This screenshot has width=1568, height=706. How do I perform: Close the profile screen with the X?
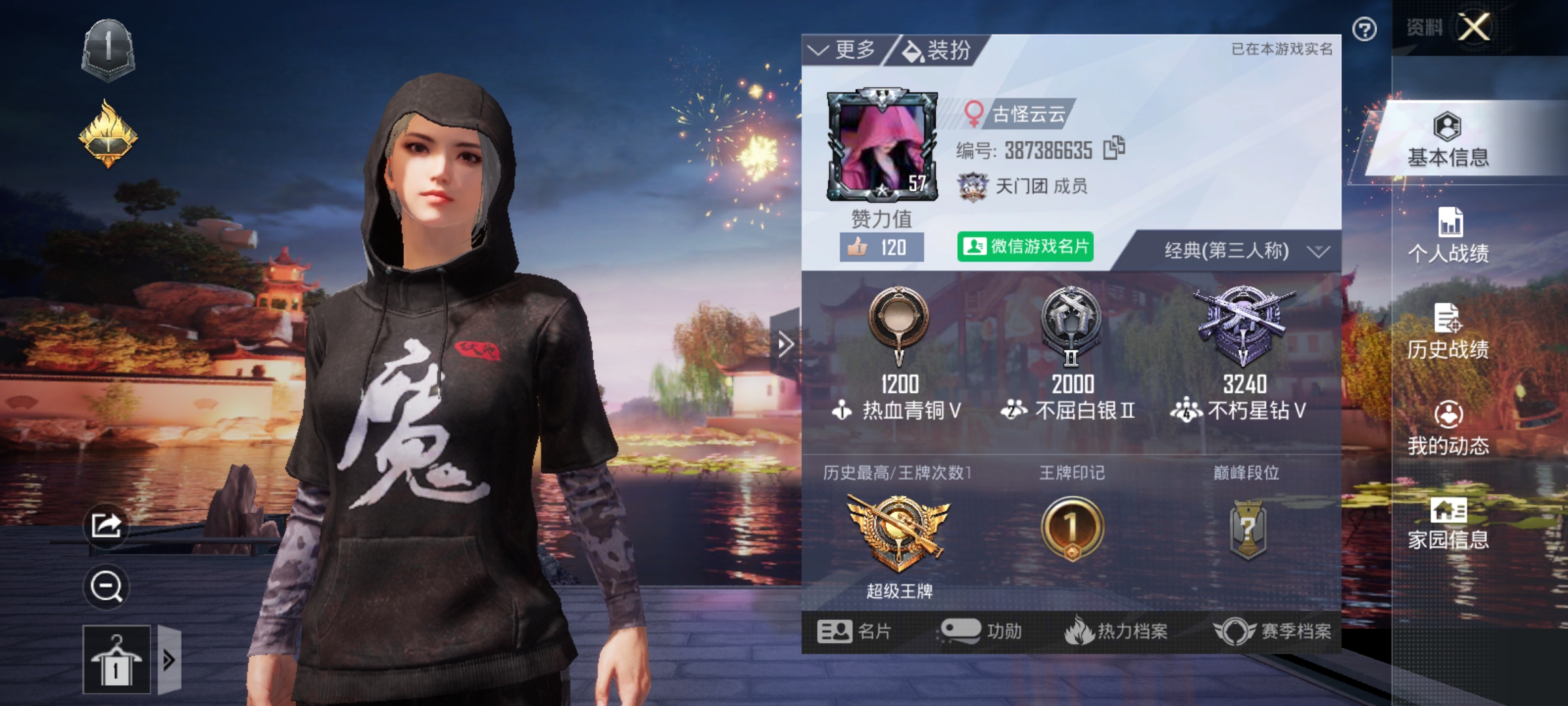point(1475,27)
